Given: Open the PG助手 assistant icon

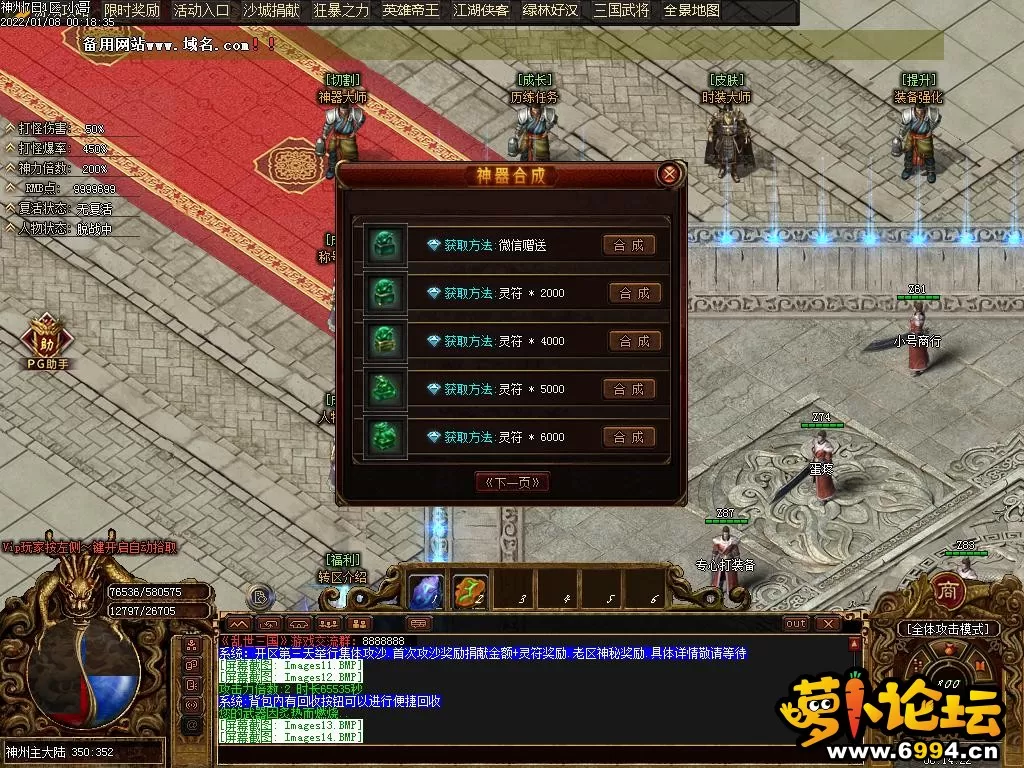Looking at the screenshot, I should [x=47, y=338].
